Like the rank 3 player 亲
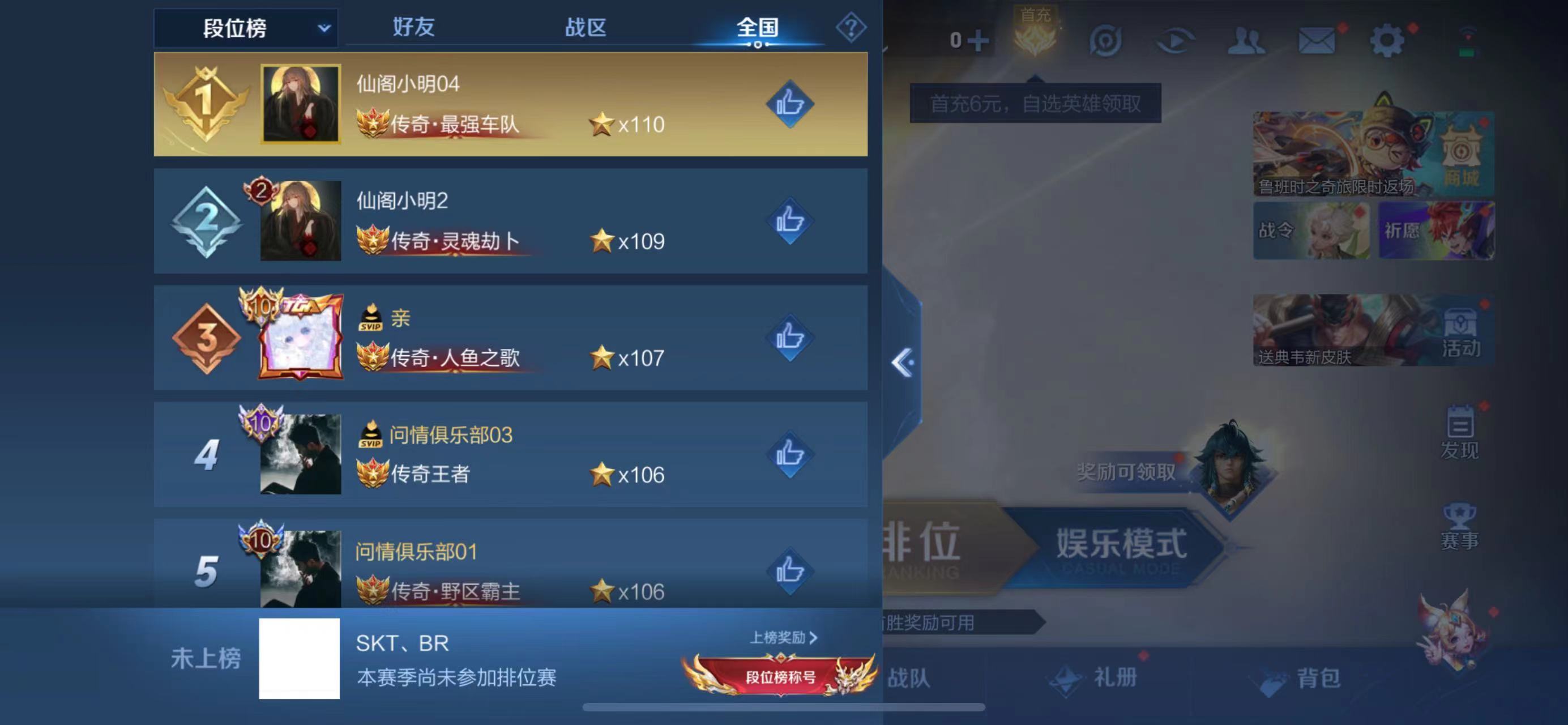This screenshot has width=1568, height=725. [790, 339]
